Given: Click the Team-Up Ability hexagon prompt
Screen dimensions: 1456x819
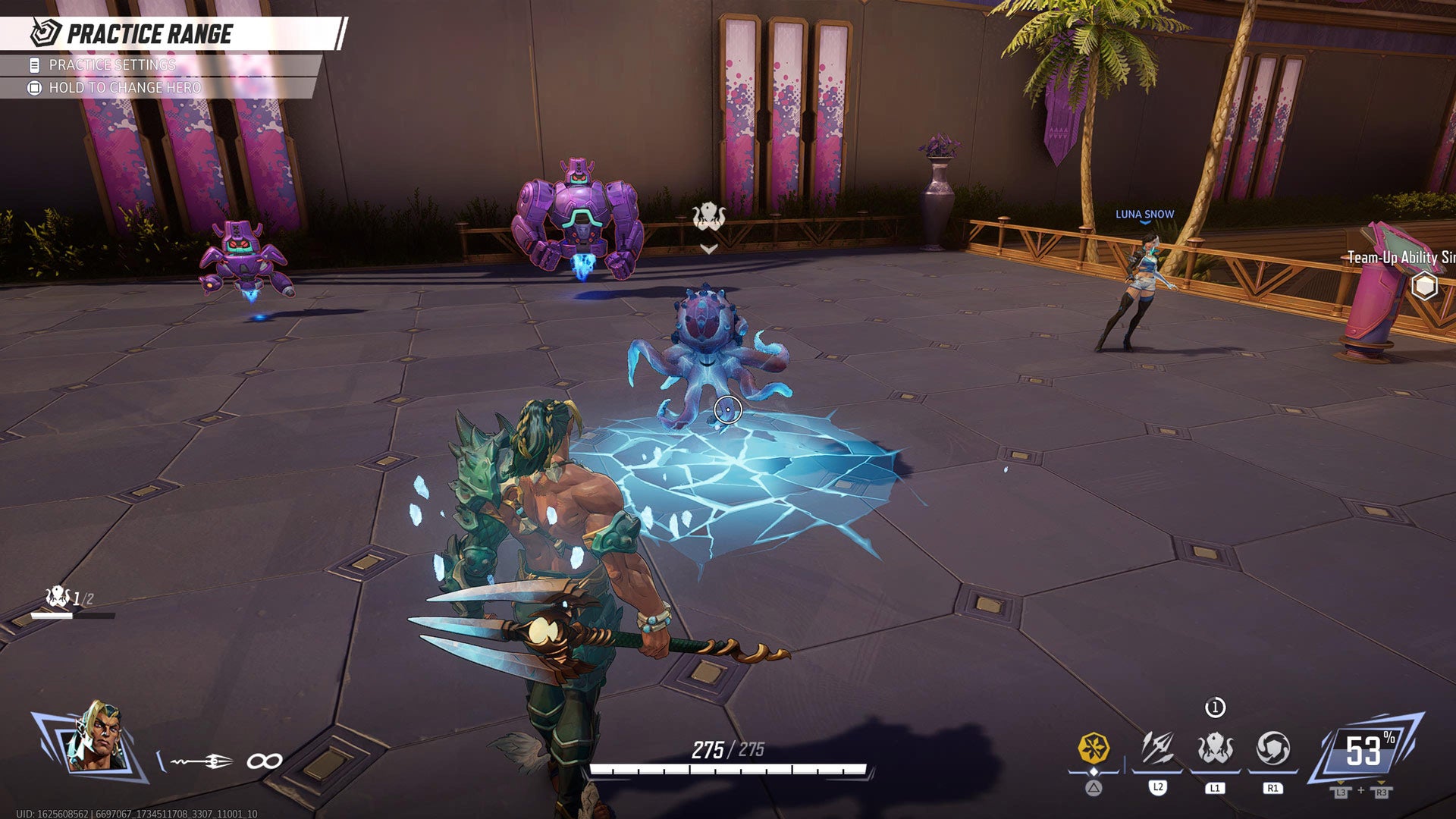Looking at the screenshot, I should pos(1424,286).
